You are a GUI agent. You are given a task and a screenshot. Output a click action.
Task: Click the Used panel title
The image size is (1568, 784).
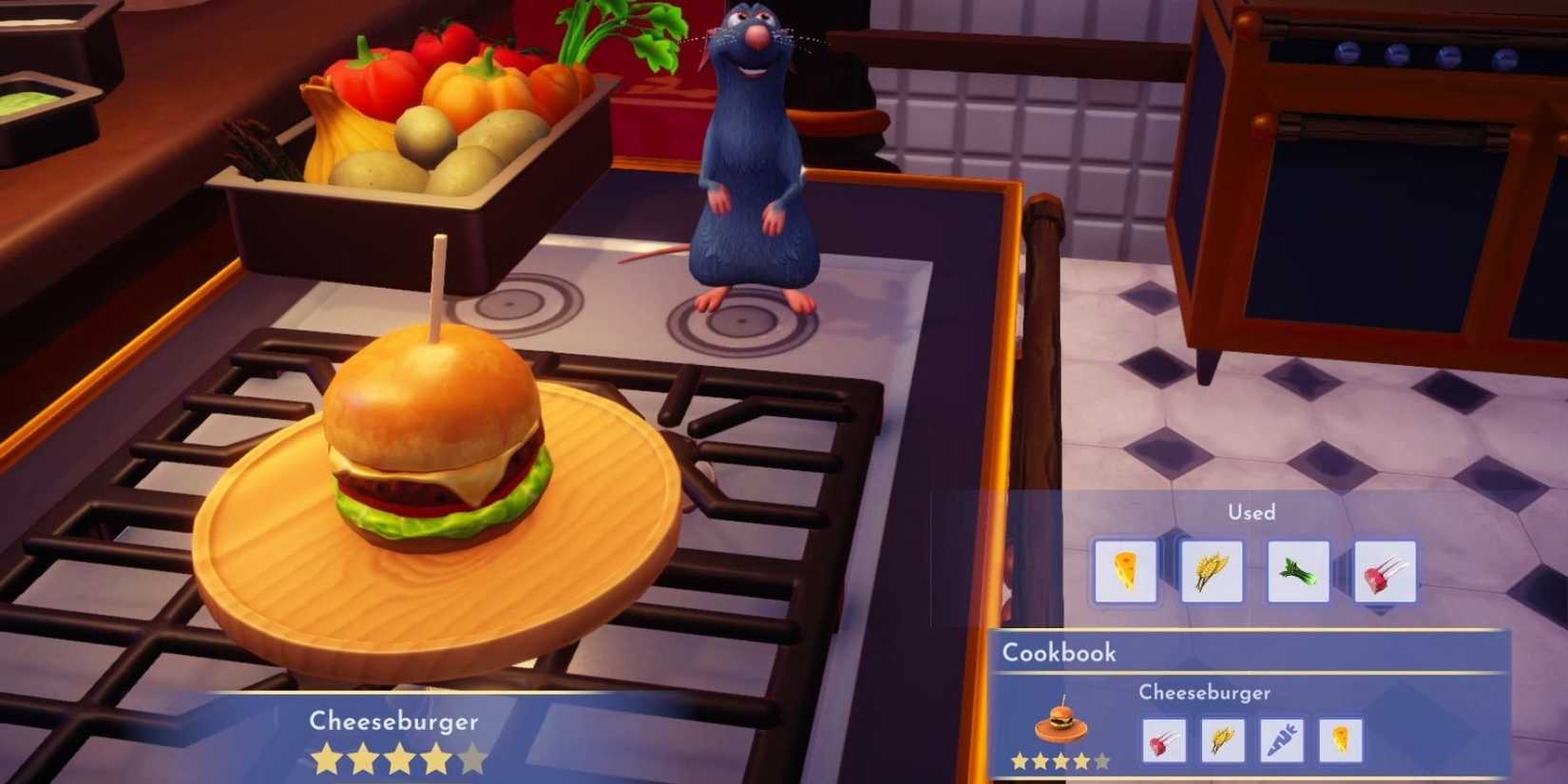tap(1252, 512)
